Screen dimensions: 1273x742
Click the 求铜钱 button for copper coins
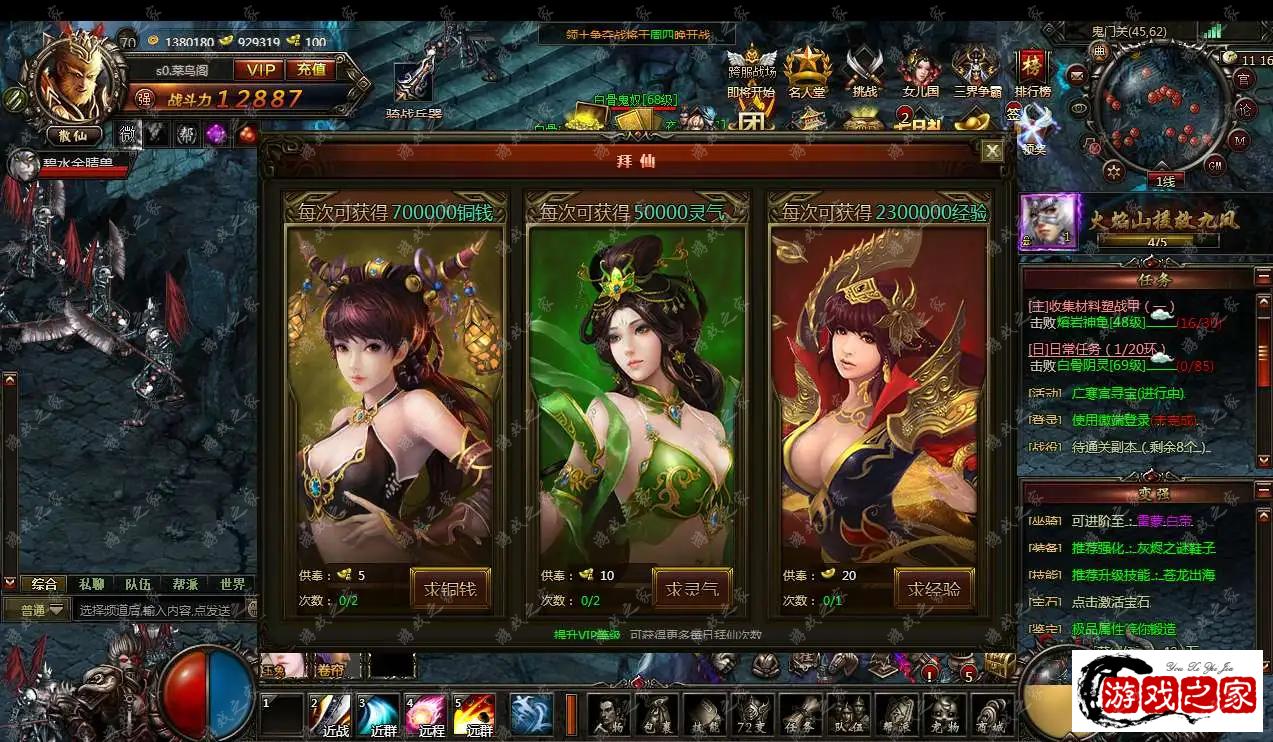click(450, 588)
